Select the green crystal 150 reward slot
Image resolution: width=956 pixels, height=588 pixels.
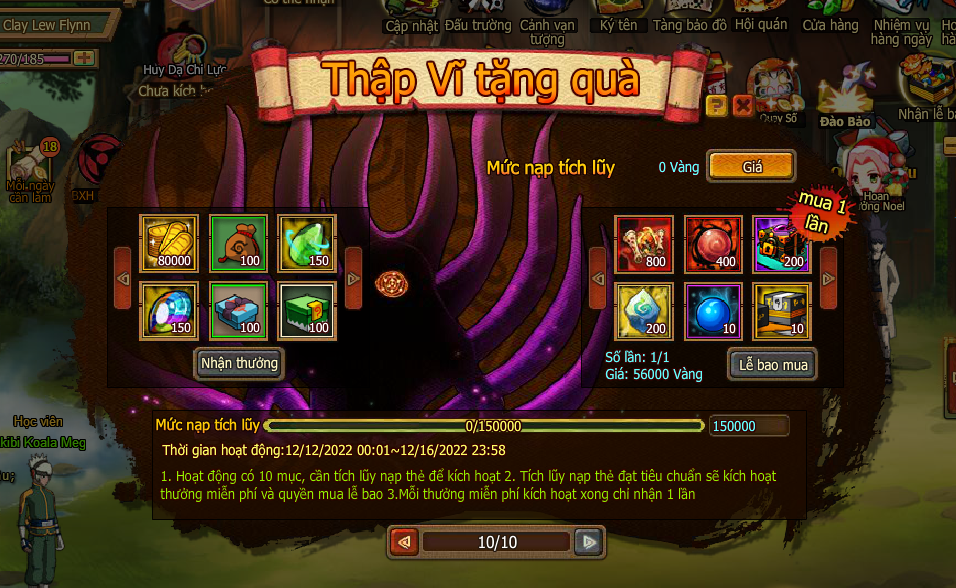coord(307,243)
